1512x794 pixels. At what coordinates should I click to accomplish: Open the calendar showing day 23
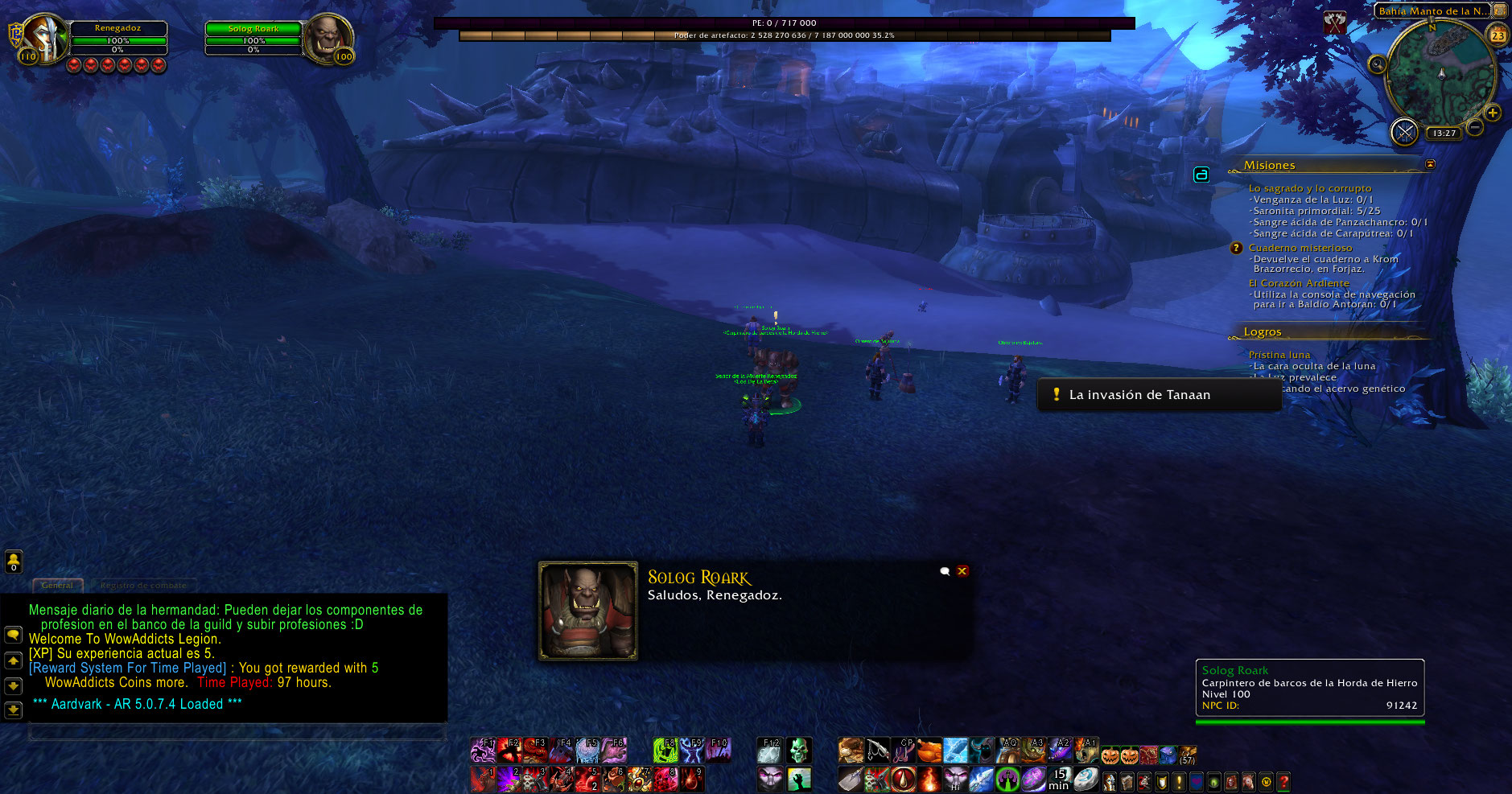click(1498, 35)
